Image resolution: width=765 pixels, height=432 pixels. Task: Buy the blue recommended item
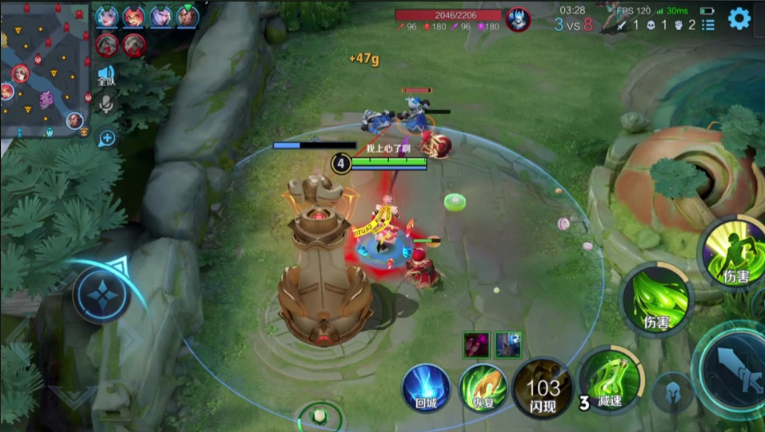point(508,345)
